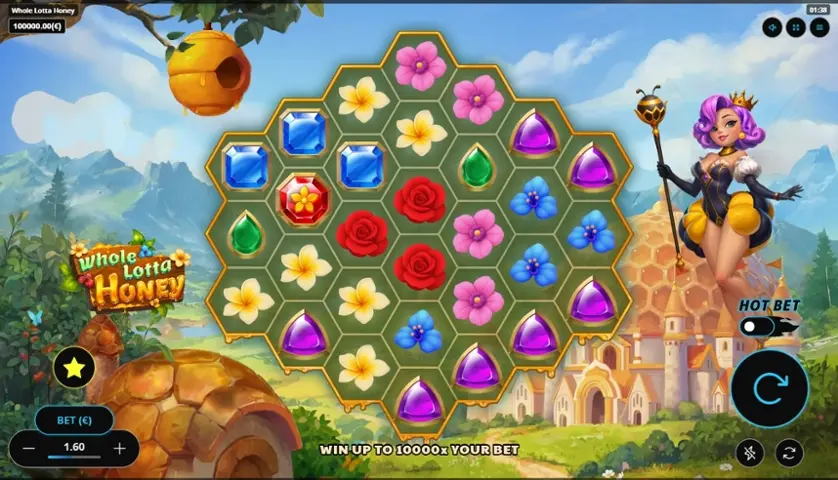Mute the game with the speaker icon

click(x=771, y=28)
